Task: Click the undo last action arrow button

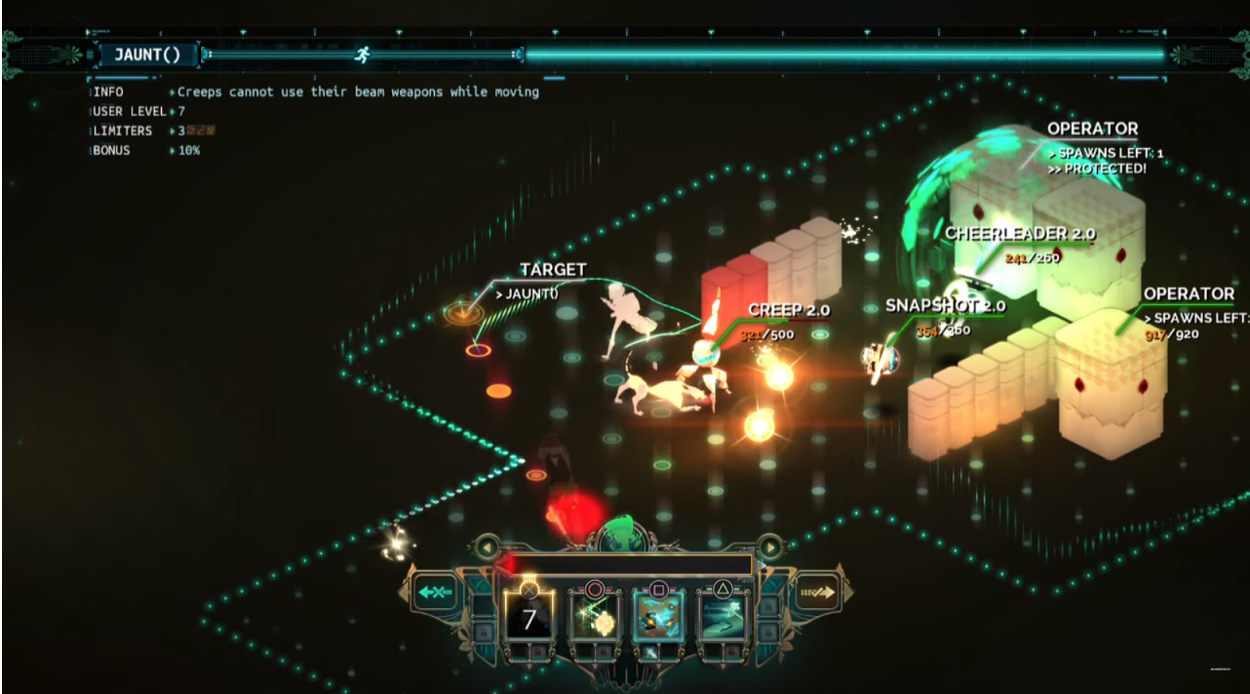Action: [x=435, y=592]
